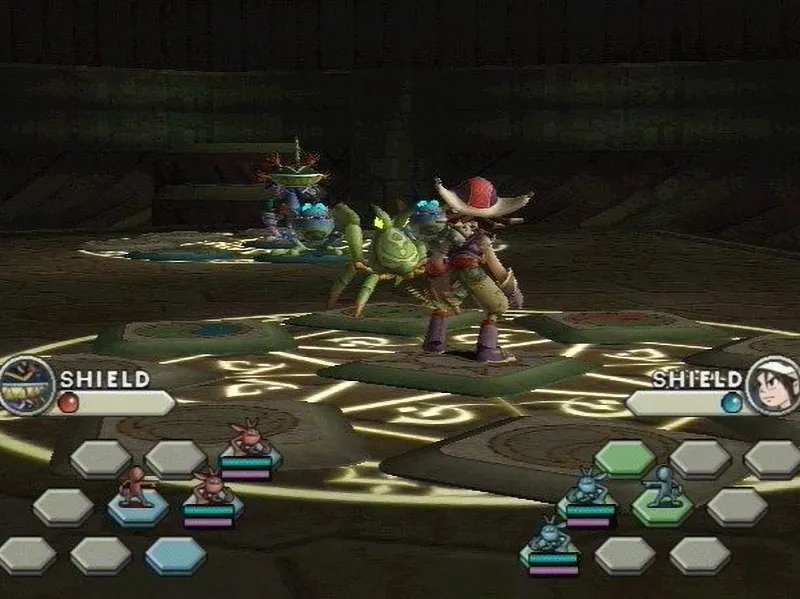This screenshot has height=599, width=800.
Task: Select the enemy summoner portrait with the red orb
Action: pos(25,385)
